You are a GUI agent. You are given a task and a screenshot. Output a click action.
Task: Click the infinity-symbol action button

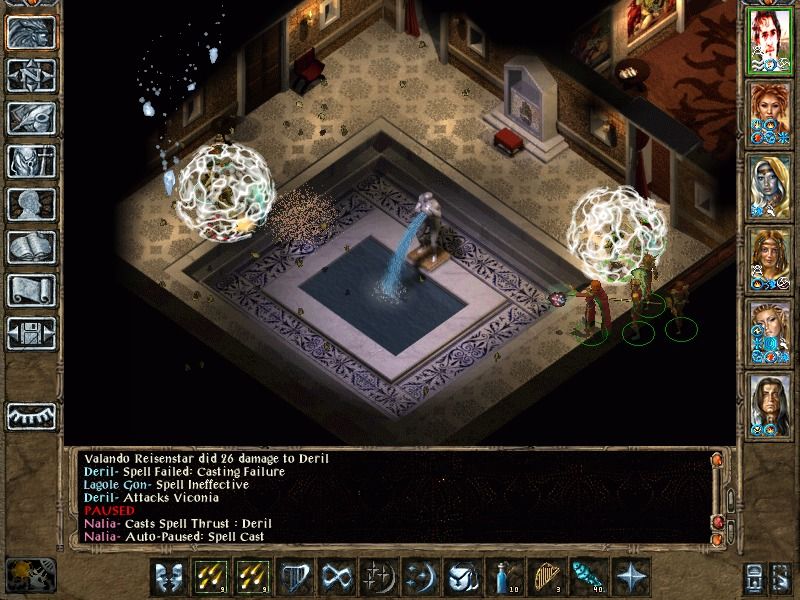point(334,578)
